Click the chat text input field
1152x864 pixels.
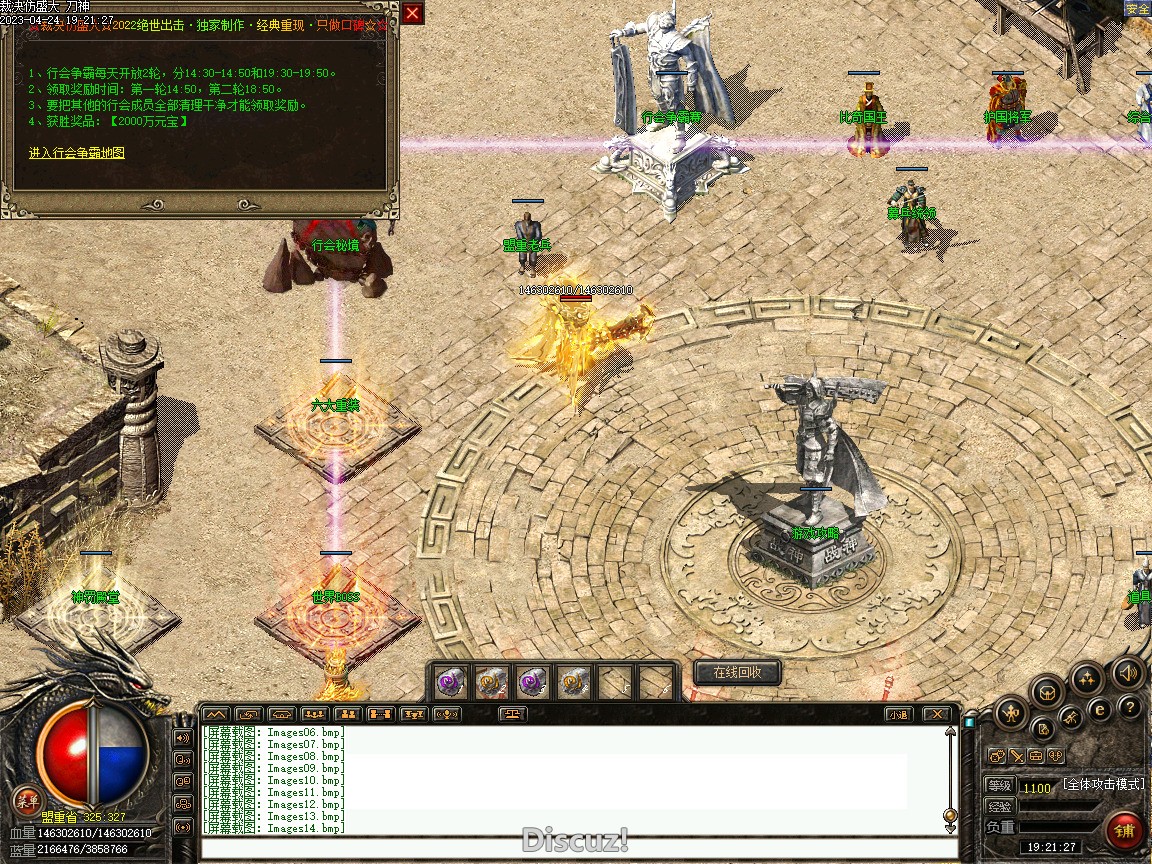[x=575, y=849]
